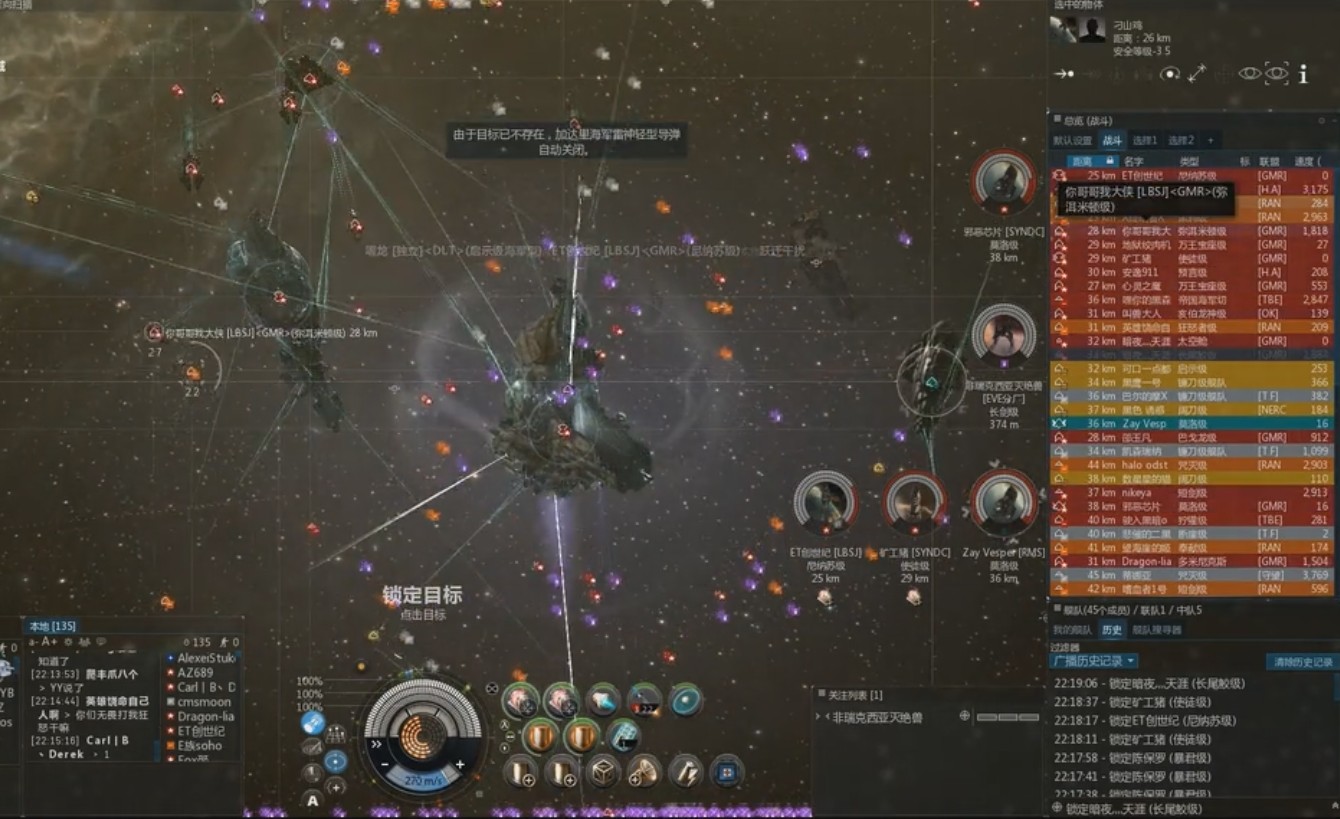The image size is (1340, 819).
Task: Click the 清除历史记录 button
Action: tap(1300, 662)
